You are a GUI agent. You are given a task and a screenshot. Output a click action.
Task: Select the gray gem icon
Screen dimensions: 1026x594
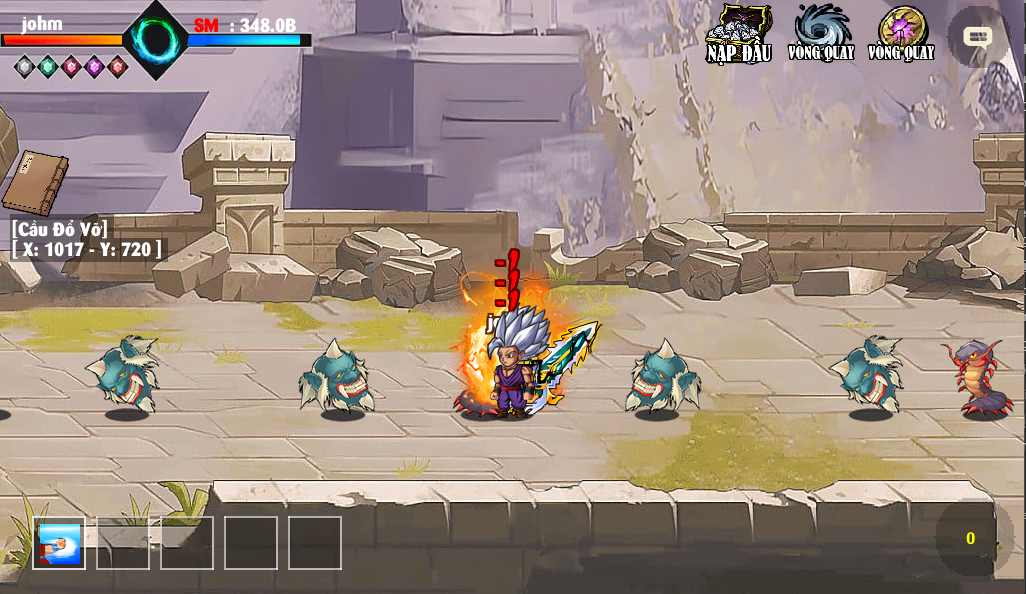(x=25, y=67)
